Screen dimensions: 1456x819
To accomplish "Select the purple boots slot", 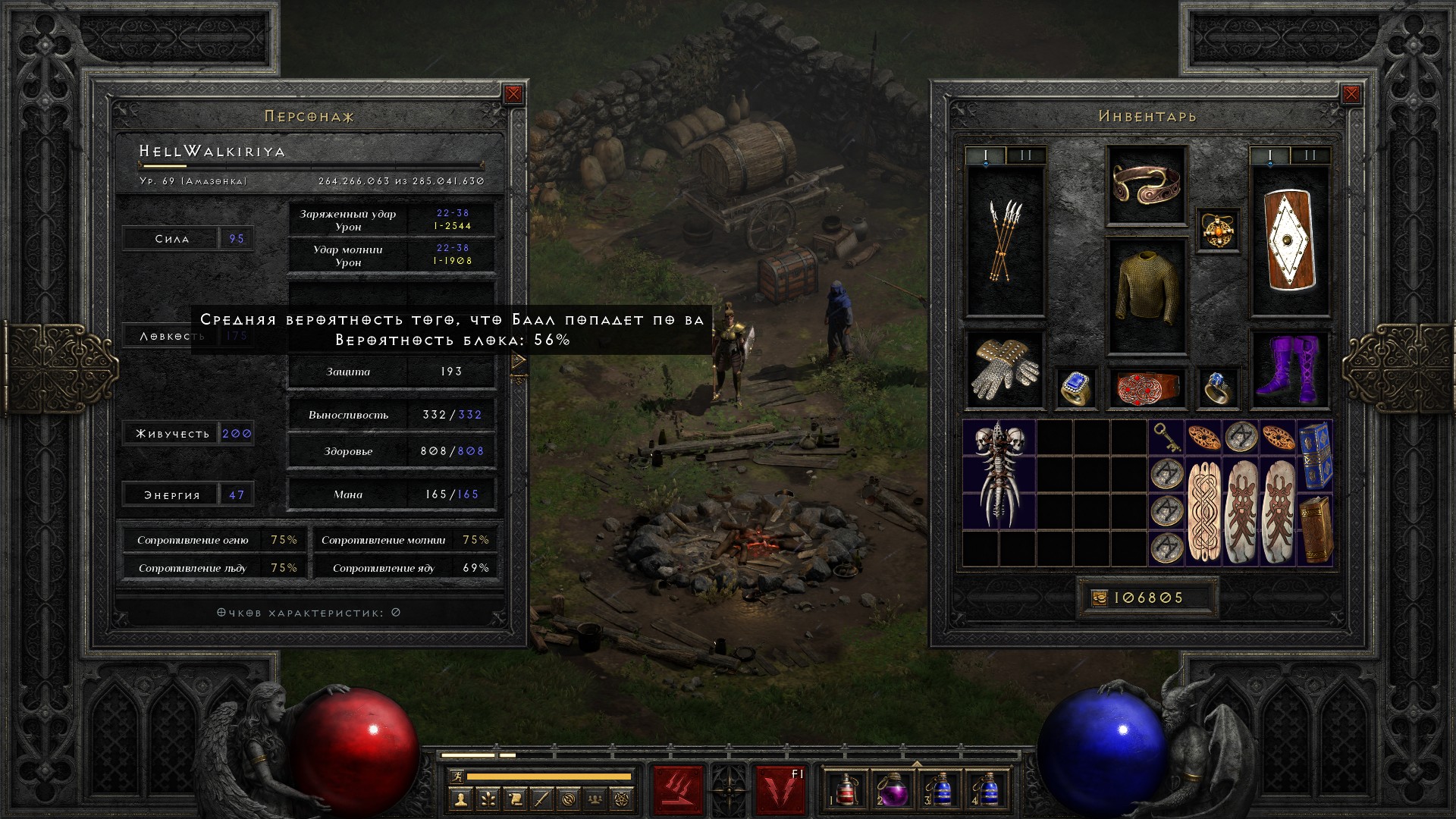I will pos(1290,370).
